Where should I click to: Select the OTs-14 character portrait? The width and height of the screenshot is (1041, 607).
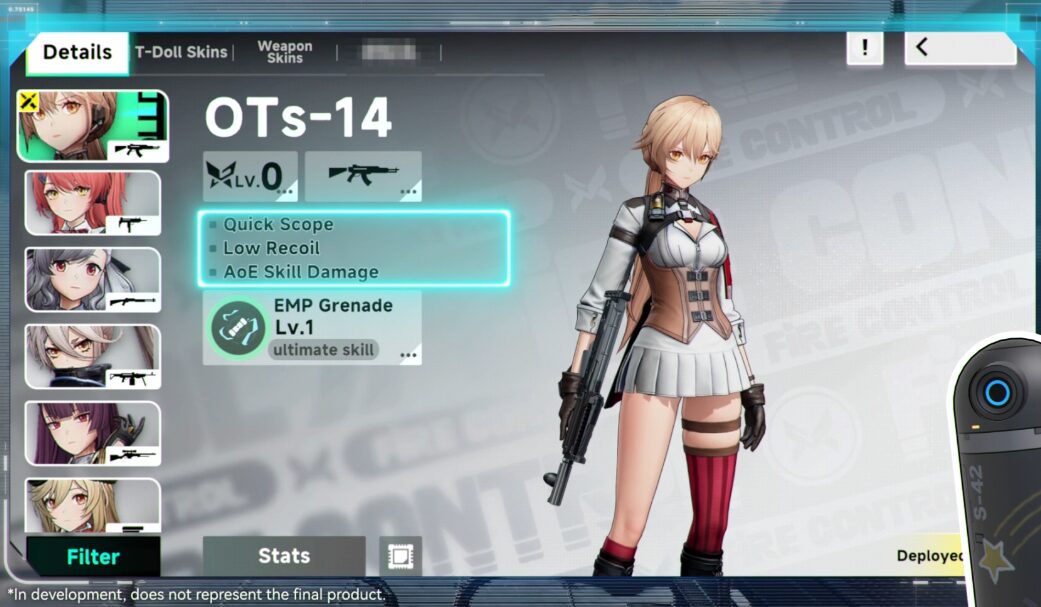93,126
